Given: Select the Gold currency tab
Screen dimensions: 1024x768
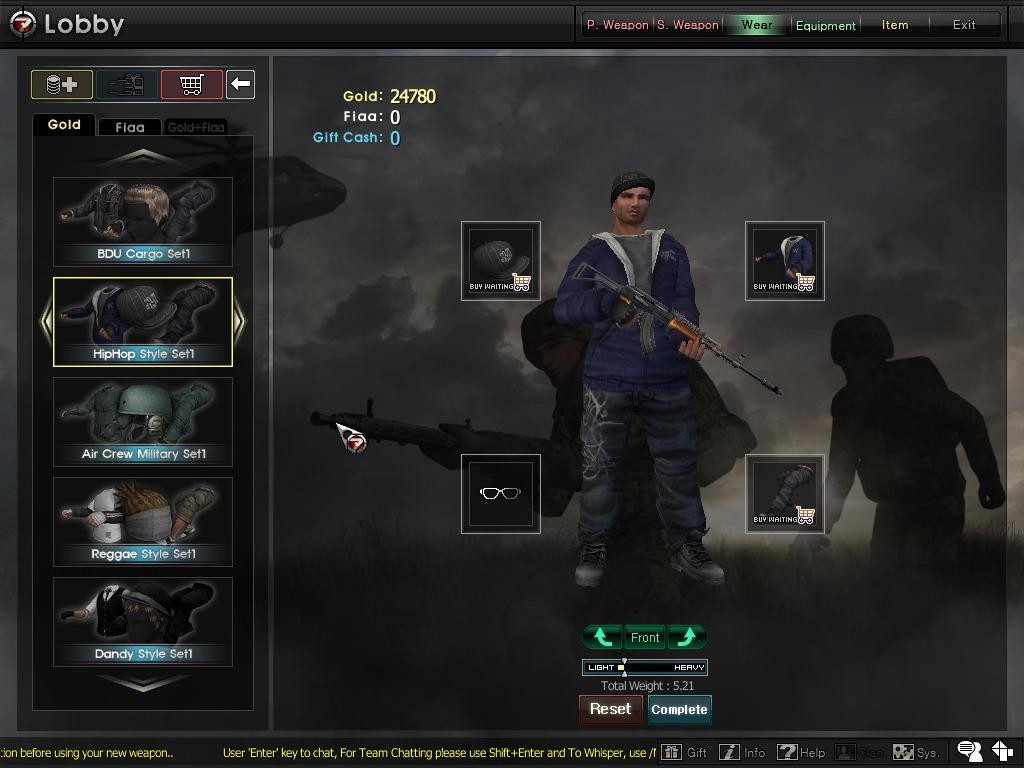Looking at the screenshot, I should [64, 125].
